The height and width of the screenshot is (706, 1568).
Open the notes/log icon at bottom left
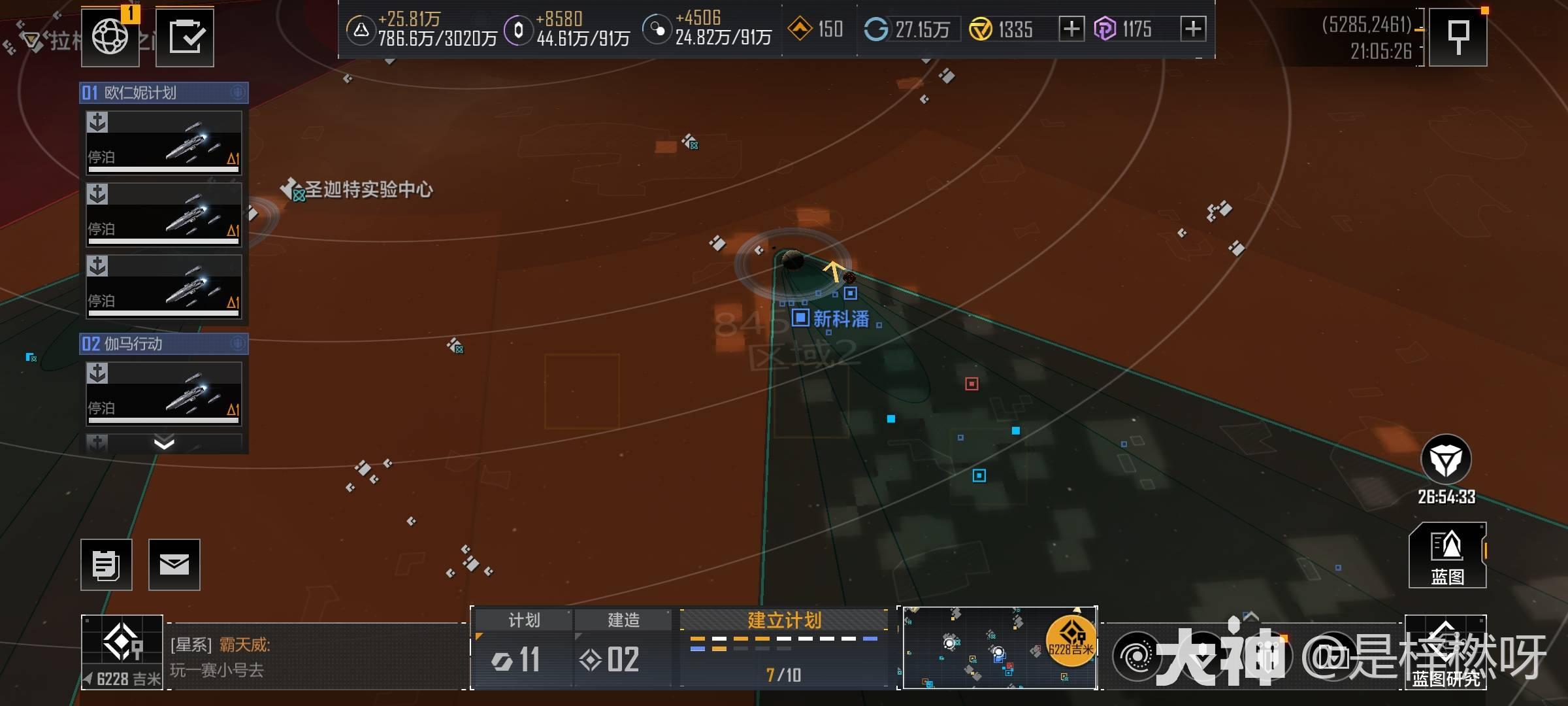pos(106,565)
